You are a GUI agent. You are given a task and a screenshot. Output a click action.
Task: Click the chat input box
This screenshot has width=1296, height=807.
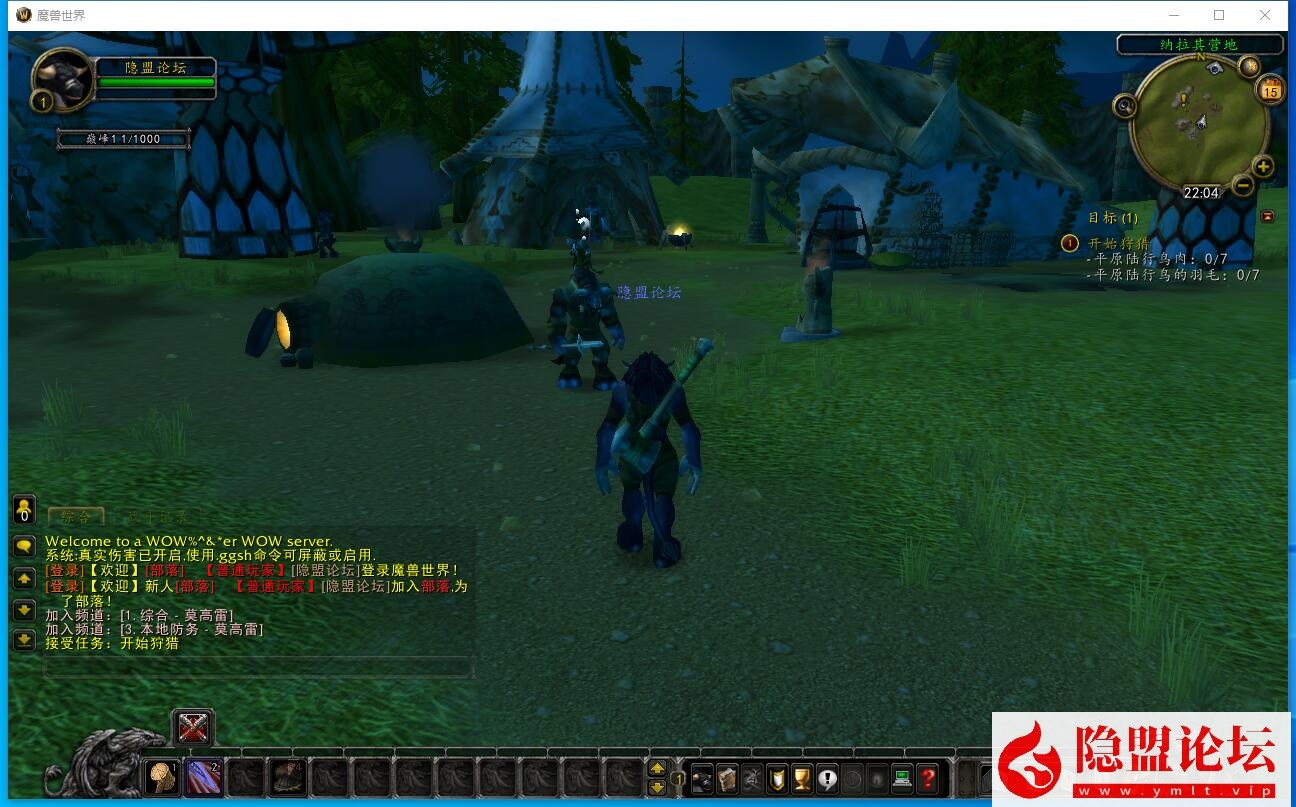pos(258,667)
